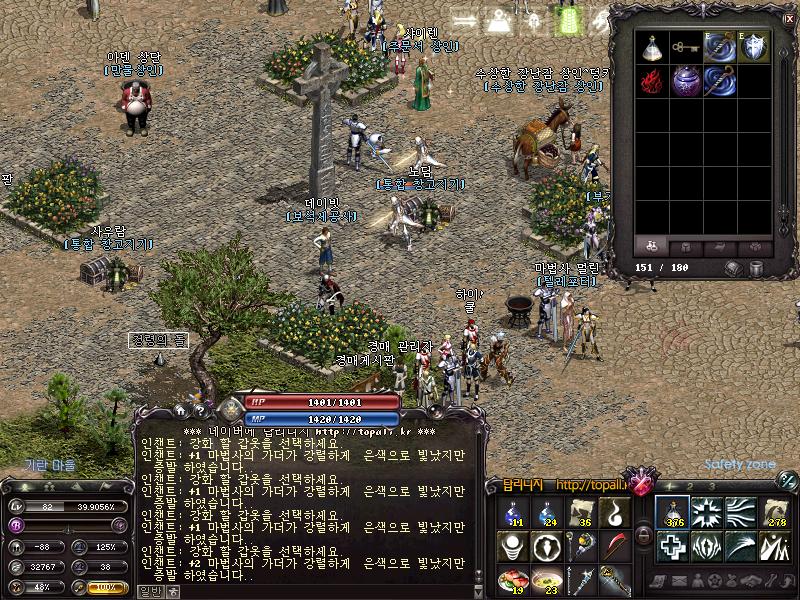The width and height of the screenshot is (800, 600).
Task: Open the help question mark button
Action: (x=200, y=410)
